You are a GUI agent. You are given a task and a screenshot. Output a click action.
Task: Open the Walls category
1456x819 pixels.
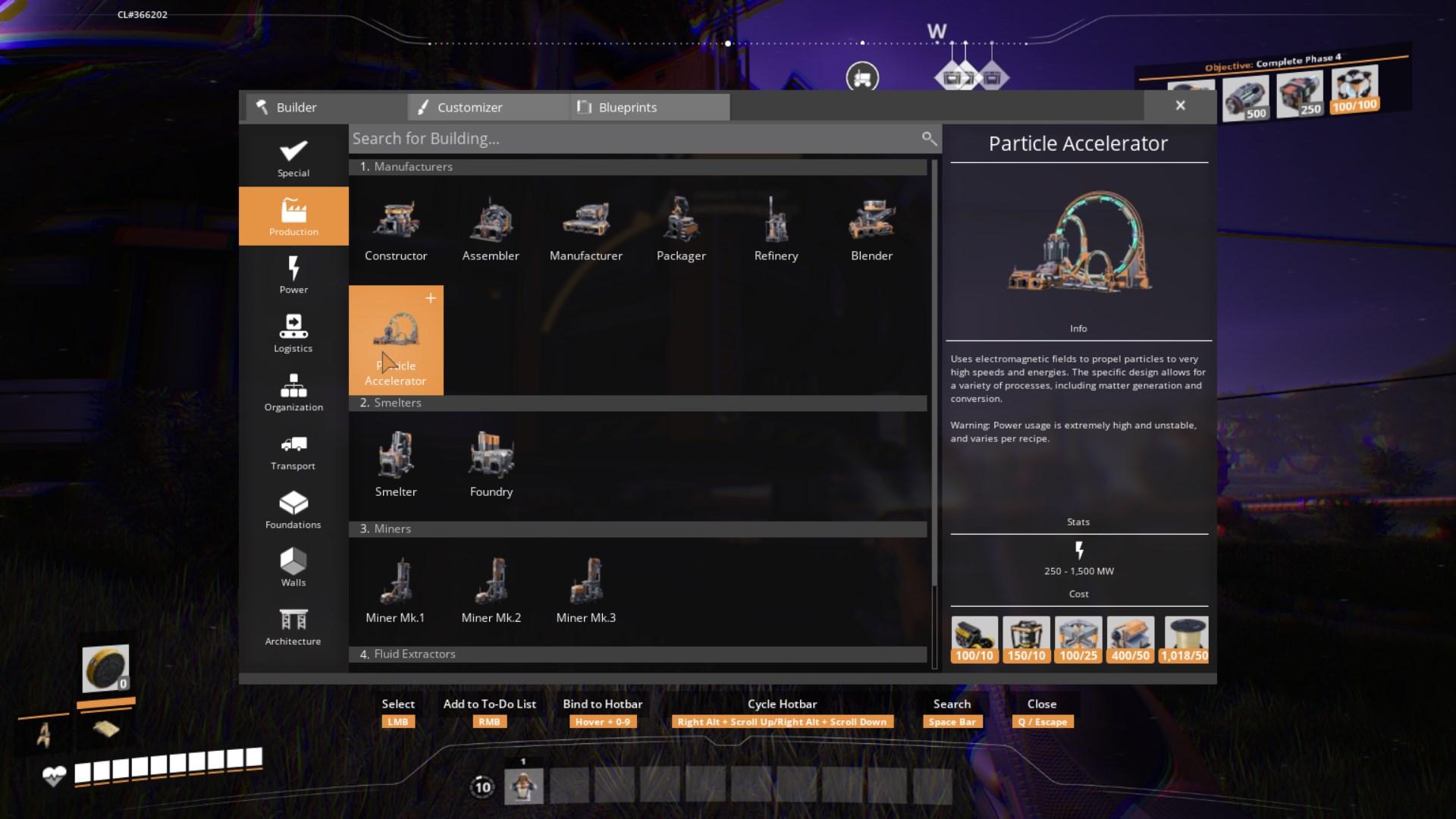coord(293,565)
